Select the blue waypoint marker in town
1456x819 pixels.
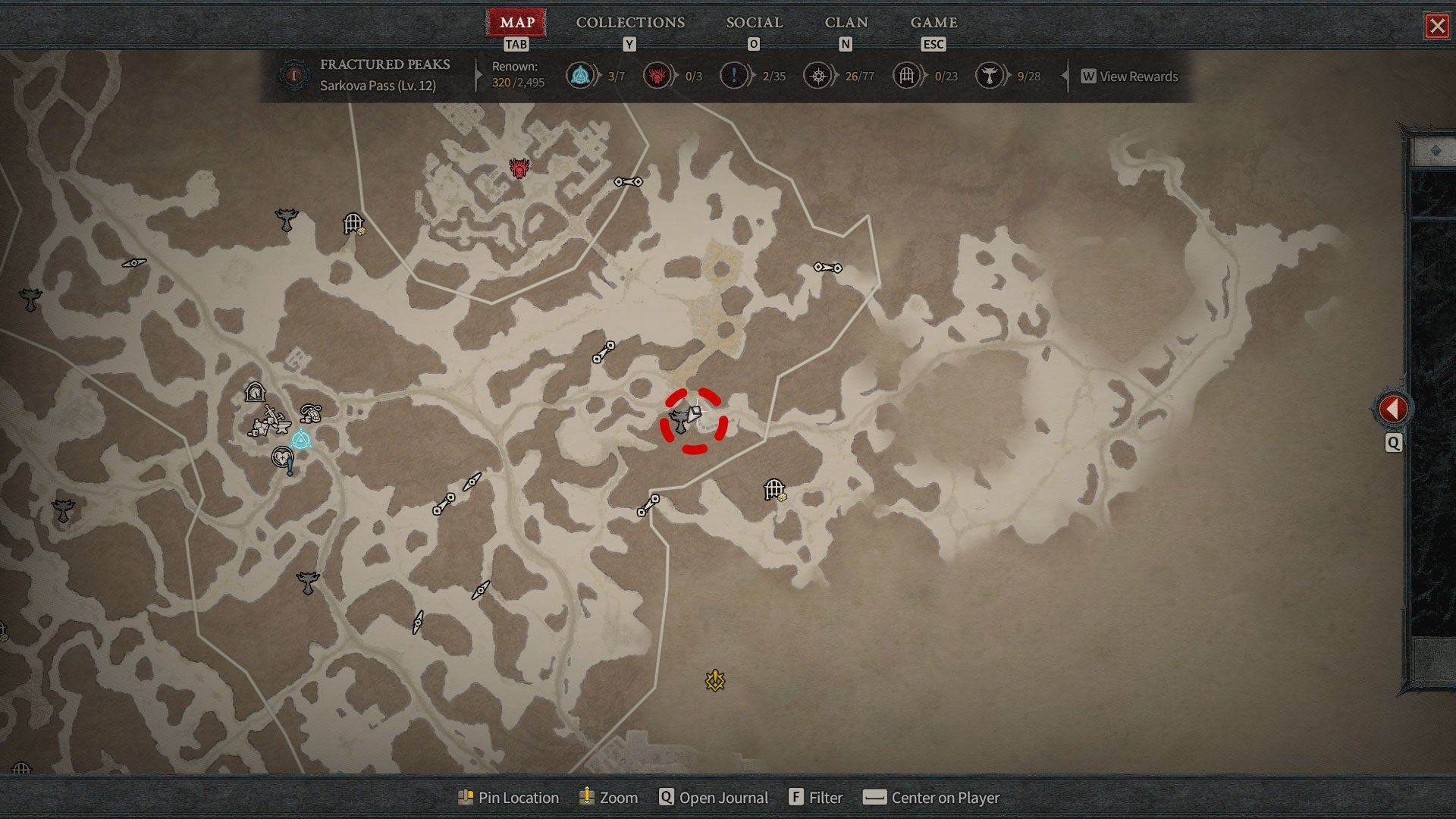click(x=301, y=439)
